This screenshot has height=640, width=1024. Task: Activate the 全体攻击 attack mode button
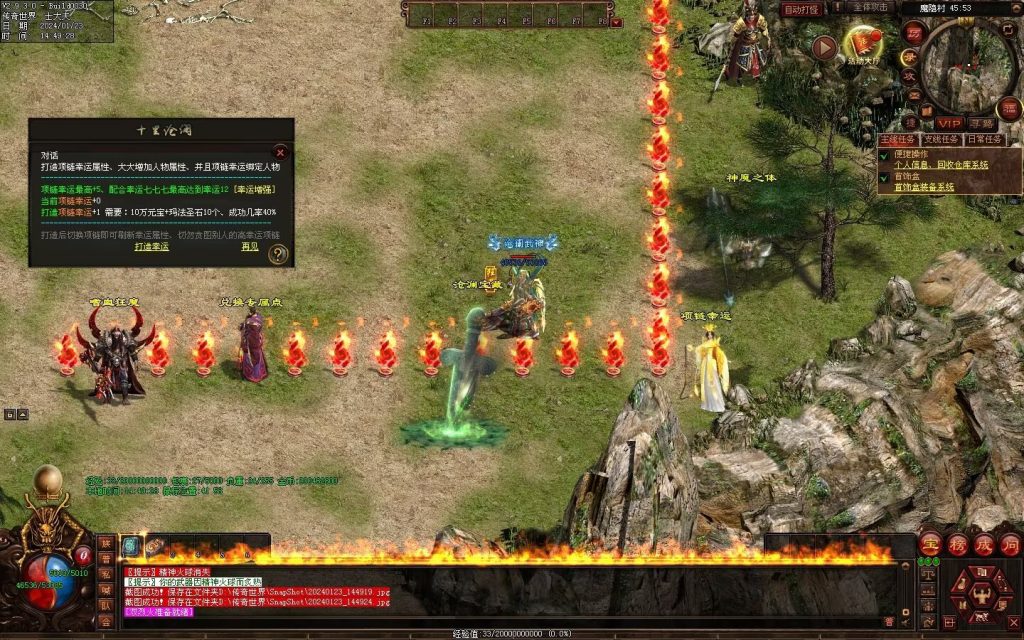[x=877, y=8]
